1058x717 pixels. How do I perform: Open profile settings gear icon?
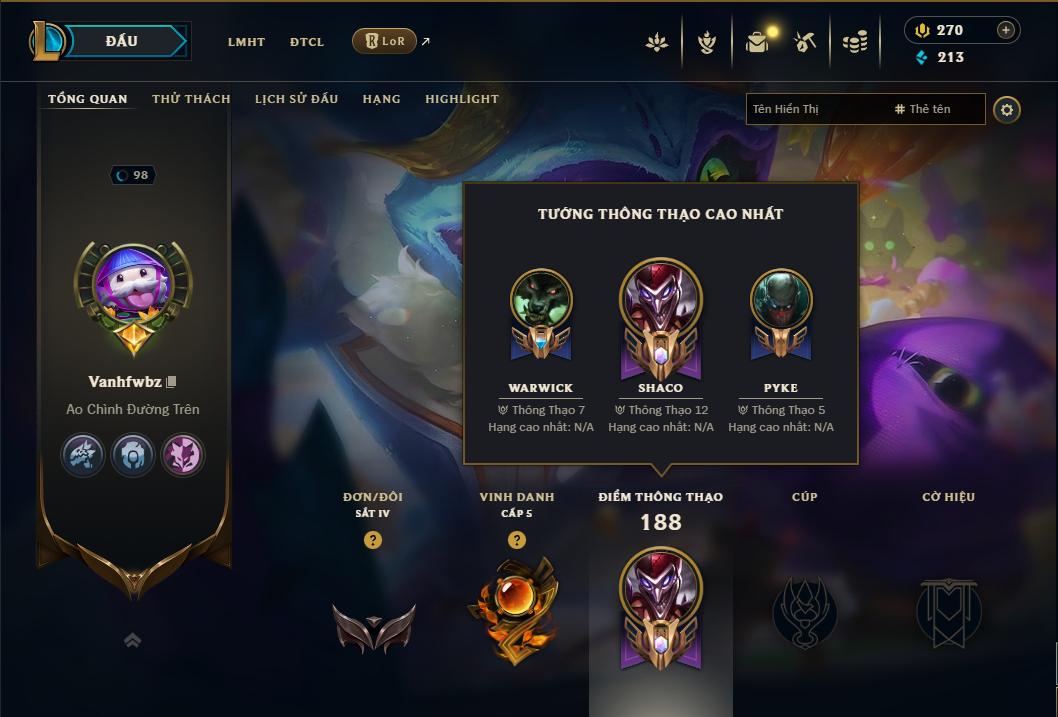[x=1007, y=110]
